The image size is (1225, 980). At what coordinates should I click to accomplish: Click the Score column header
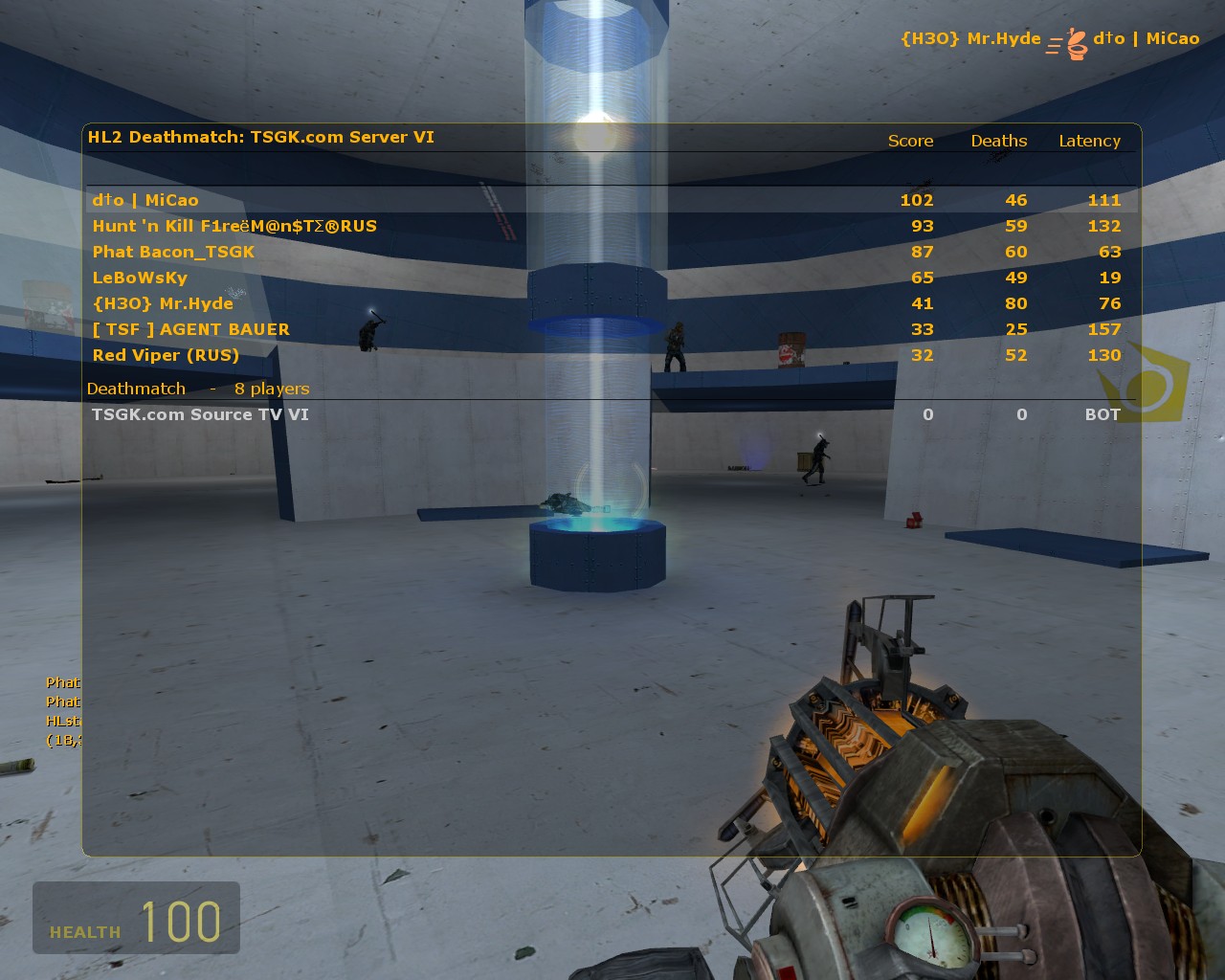click(x=909, y=141)
